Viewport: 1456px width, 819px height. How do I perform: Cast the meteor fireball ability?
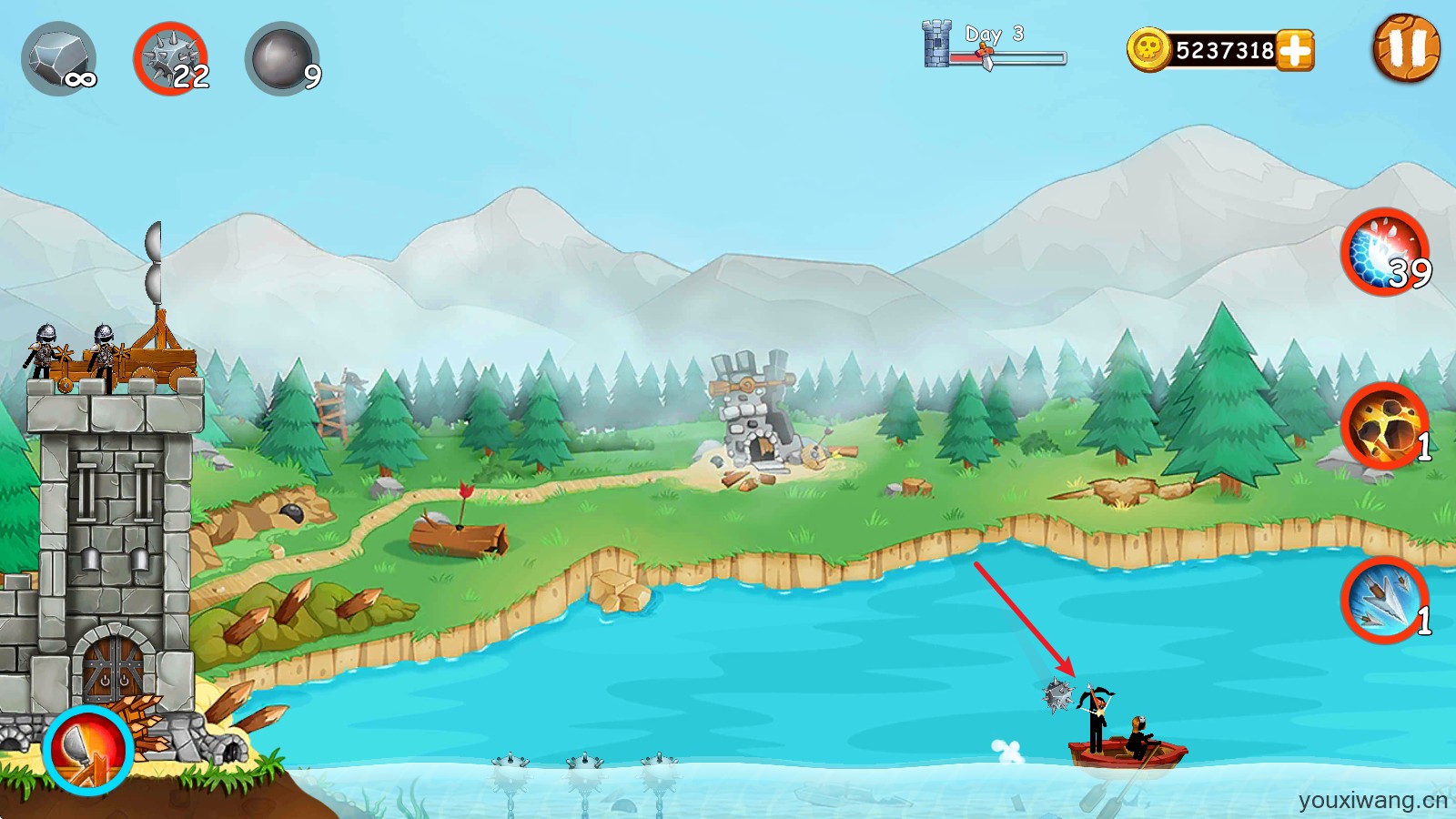click(x=1384, y=426)
